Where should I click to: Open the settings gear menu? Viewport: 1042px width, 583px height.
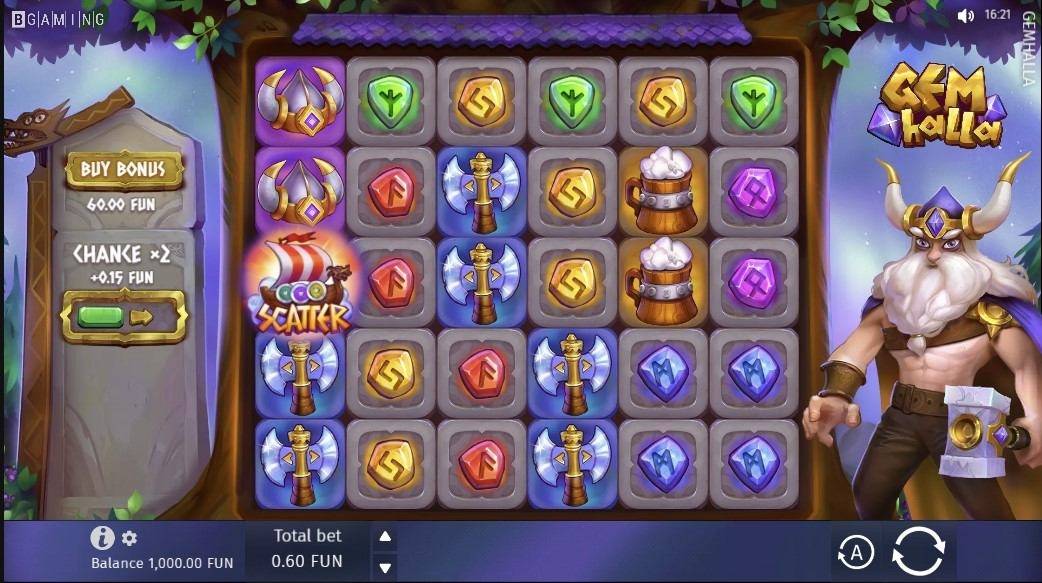[129, 539]
